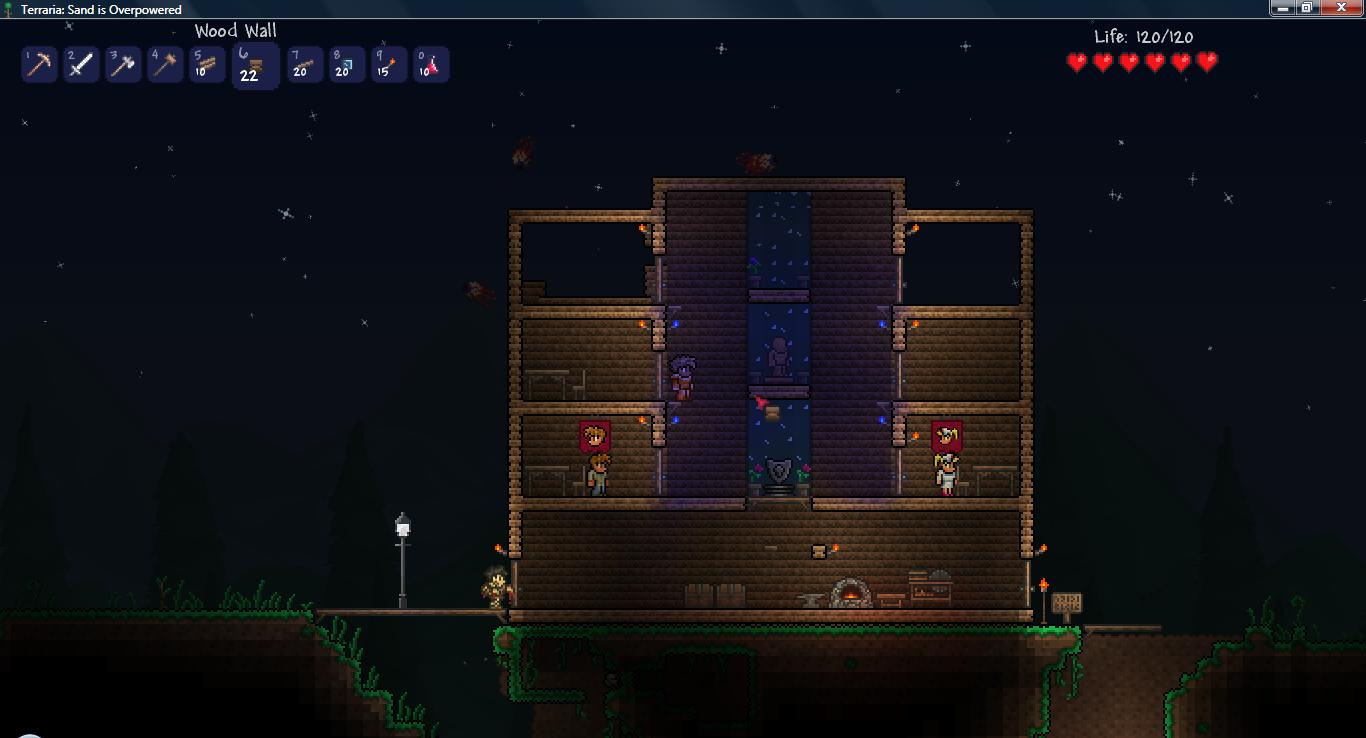Equip the torch stack in slot 9

(388, 65)
